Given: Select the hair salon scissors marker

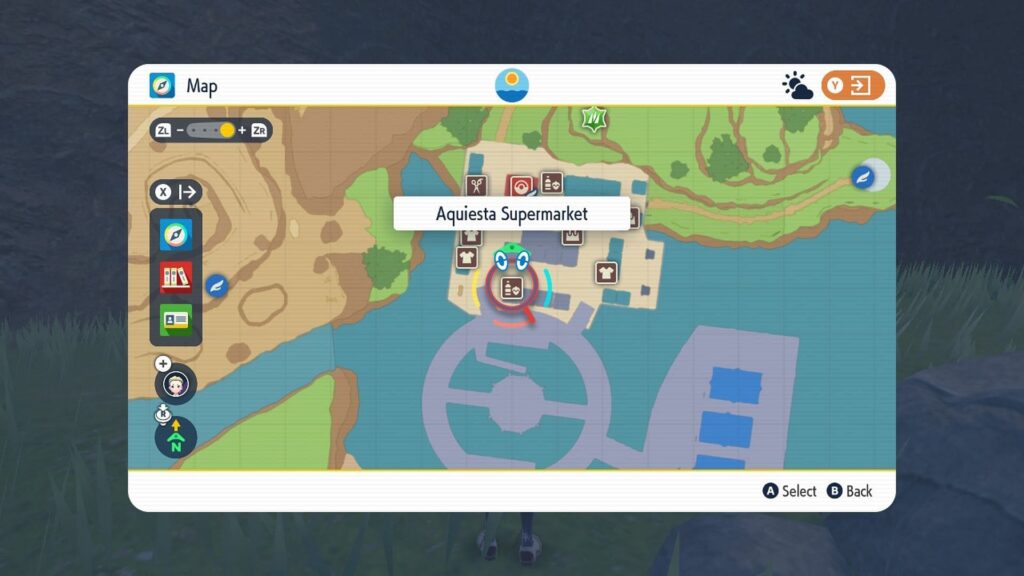Looking at the screenshot, I should 477,185.
